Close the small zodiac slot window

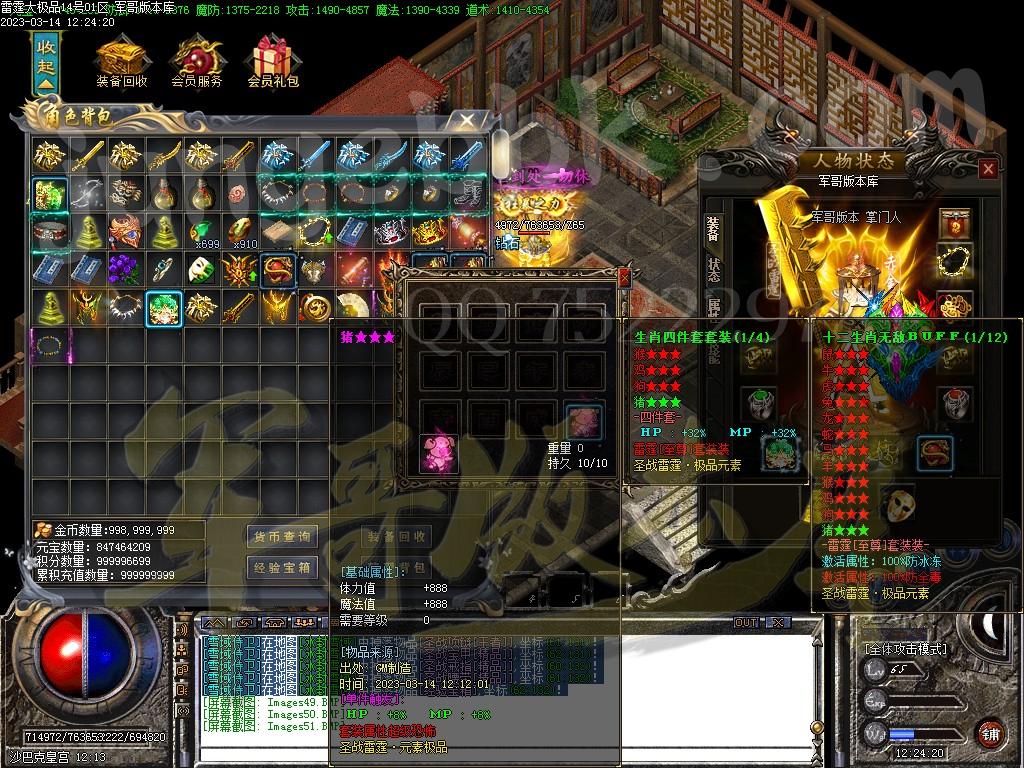click(x=625, y=278)
